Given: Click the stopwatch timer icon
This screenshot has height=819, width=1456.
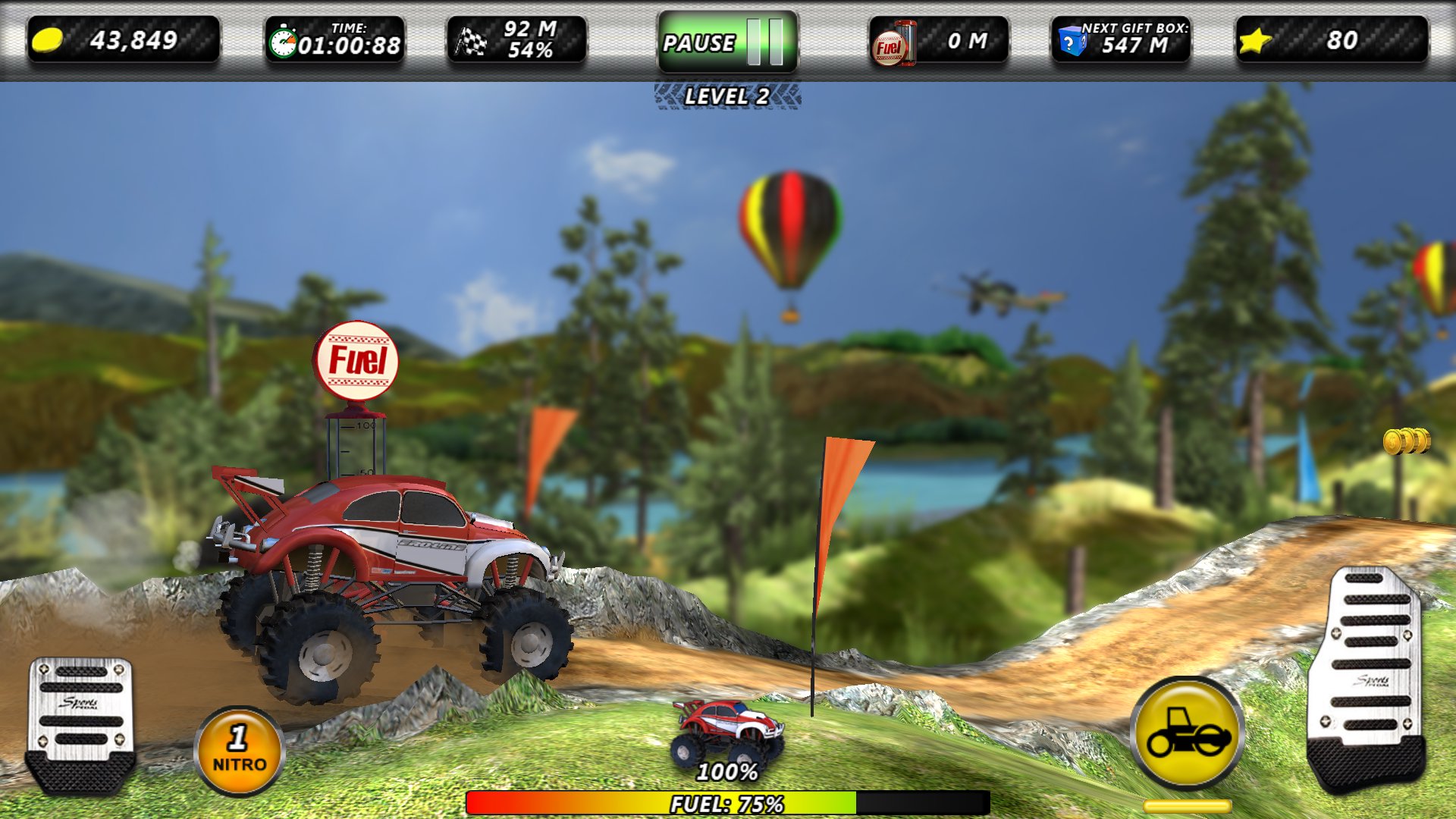Looking at the screenshot, I should (284, 43).
